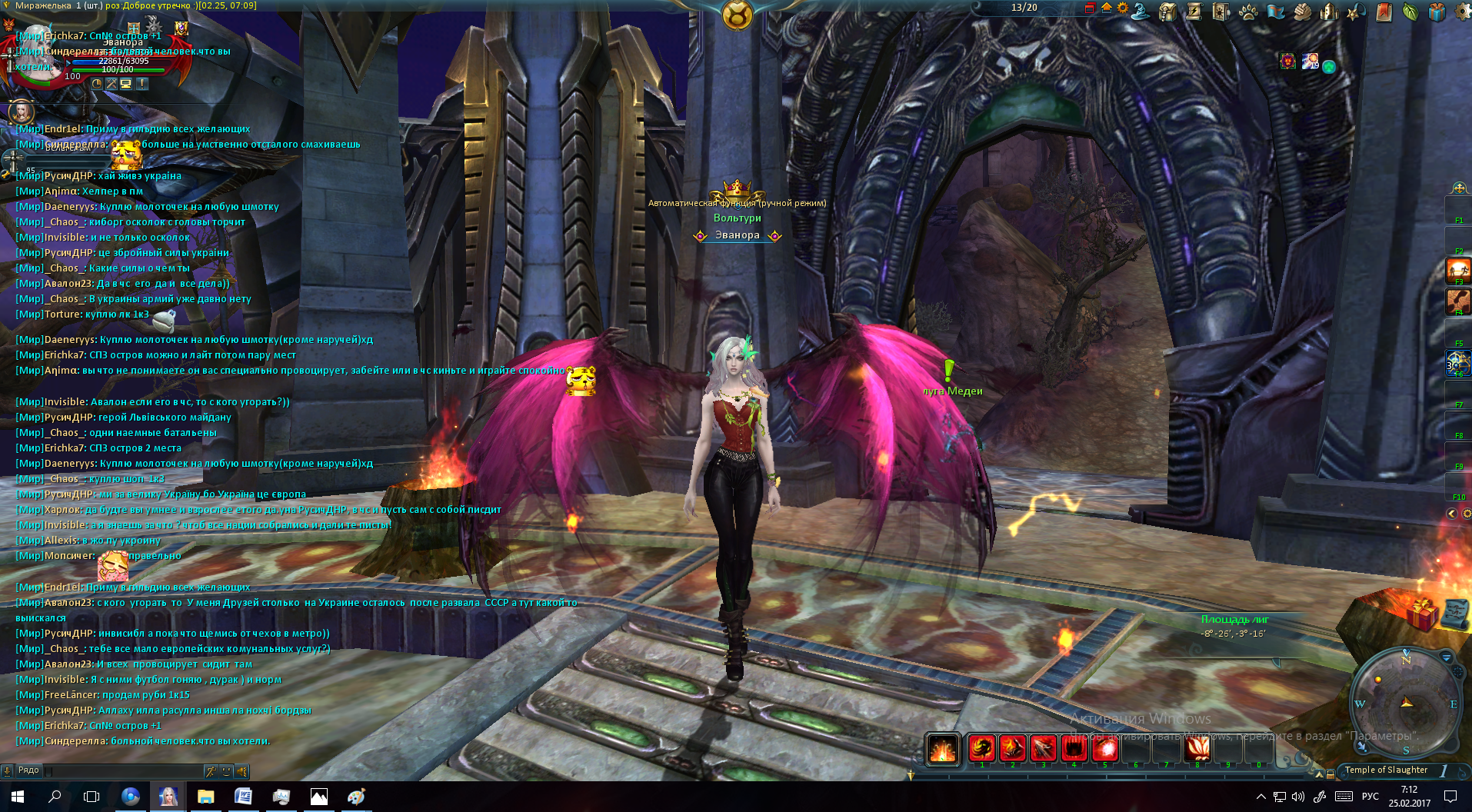Screen dimensions: 1472x812
Task: Open the blue gift box icon
Action: click(1437, 12)
